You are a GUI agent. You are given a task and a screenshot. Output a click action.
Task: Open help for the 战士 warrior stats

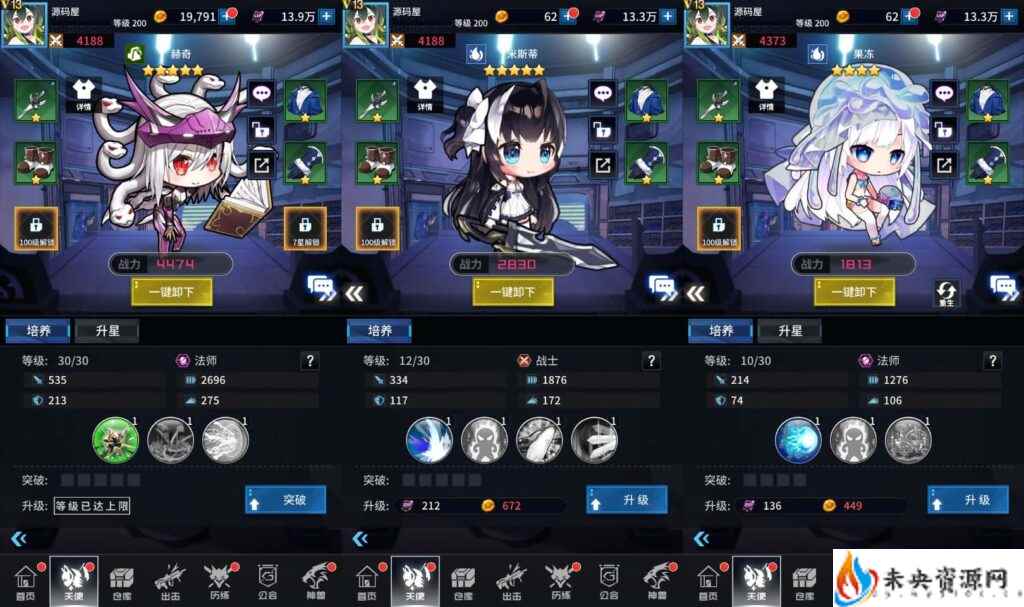(651, 361)
